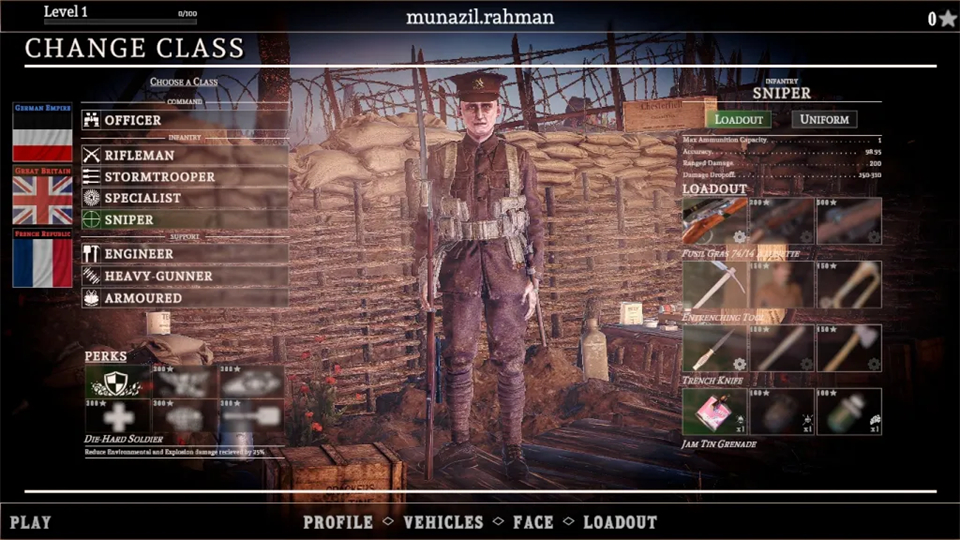960x540 pixels.
Task: Pick the Jam Tin Grenade slot
Action: click(x=715, y=412)
